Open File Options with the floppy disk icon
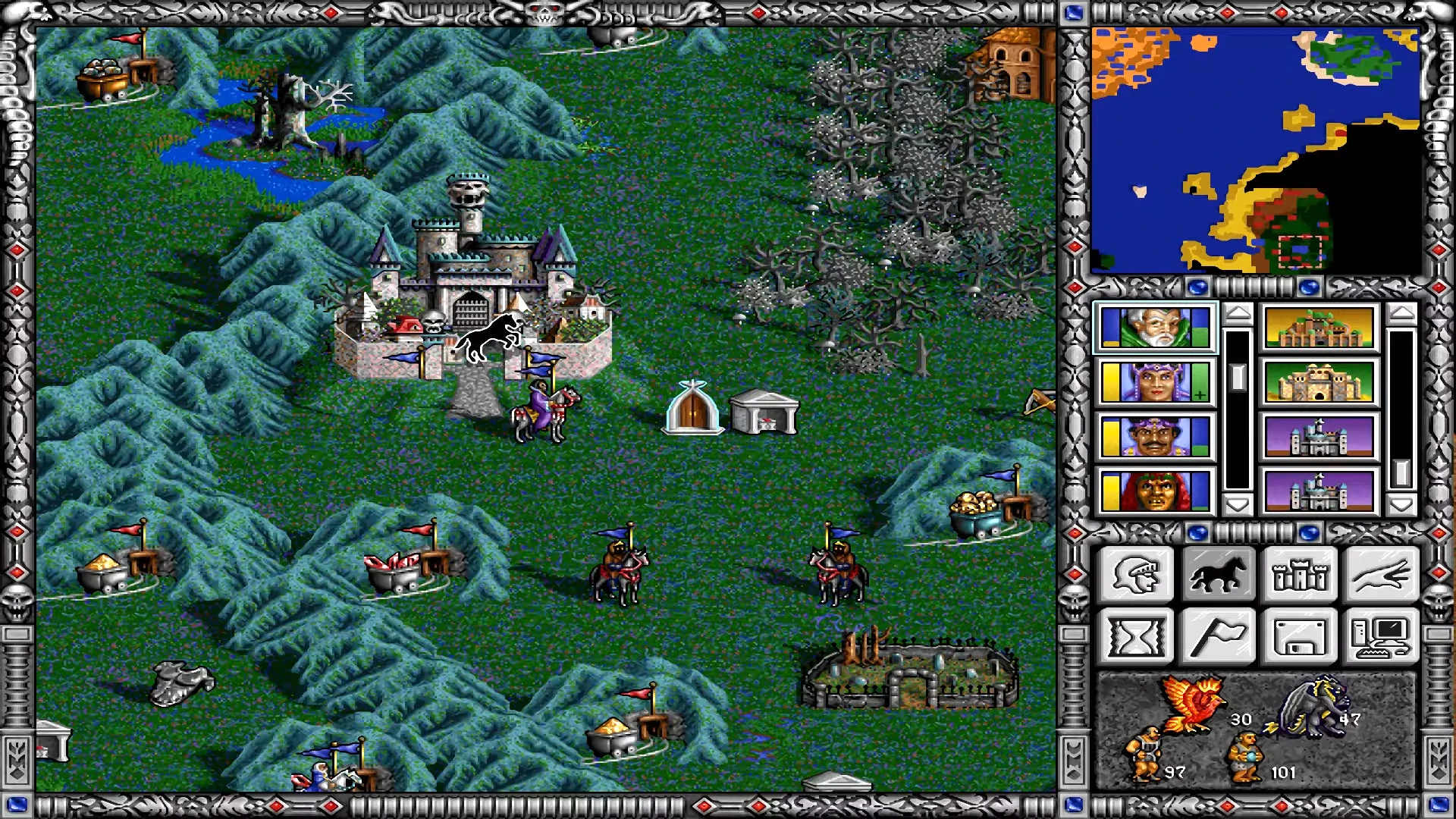This screenshot has height=819, width=1456. click(x=1300, y=635)
